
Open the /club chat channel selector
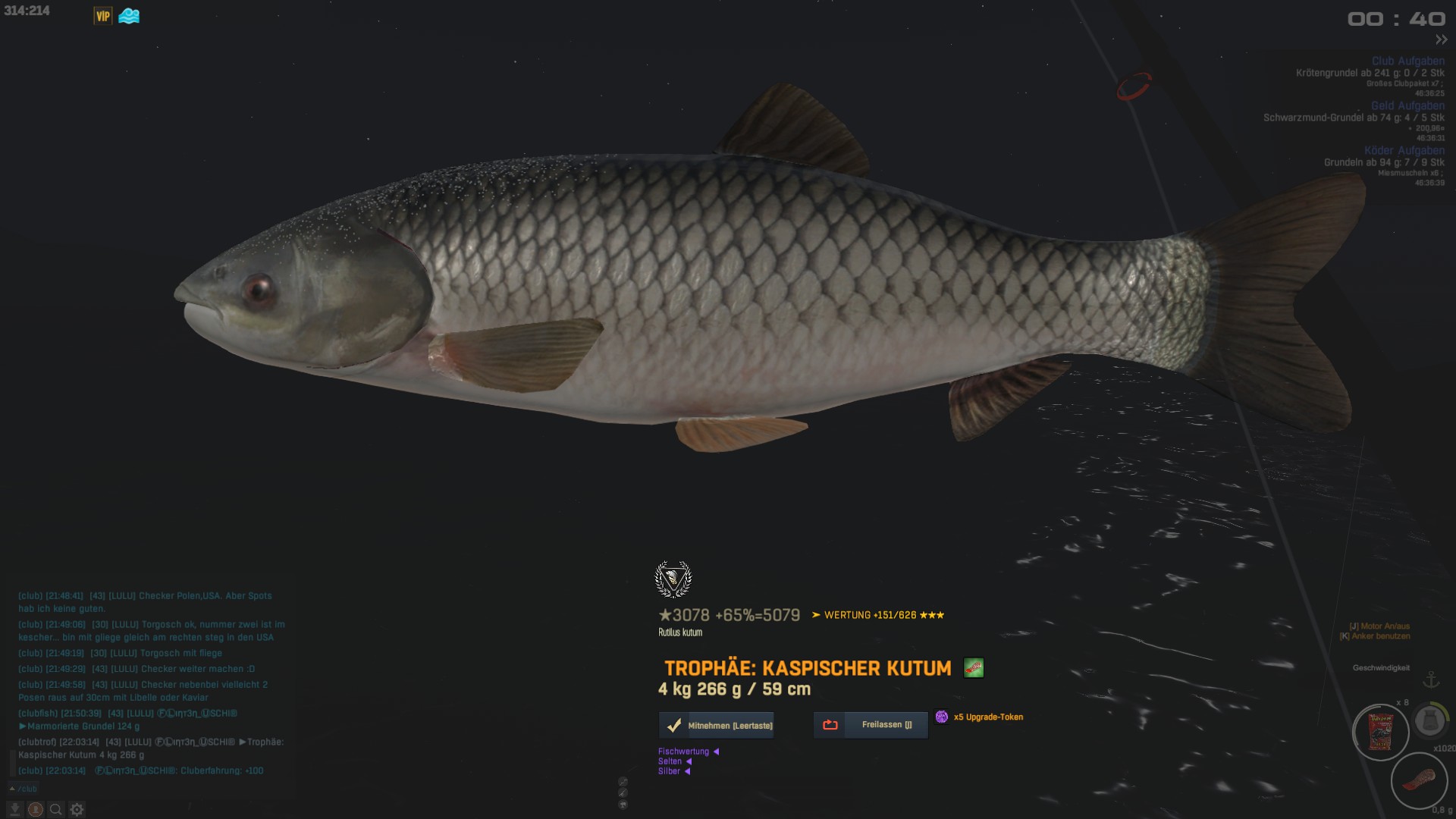pos(24,789)
